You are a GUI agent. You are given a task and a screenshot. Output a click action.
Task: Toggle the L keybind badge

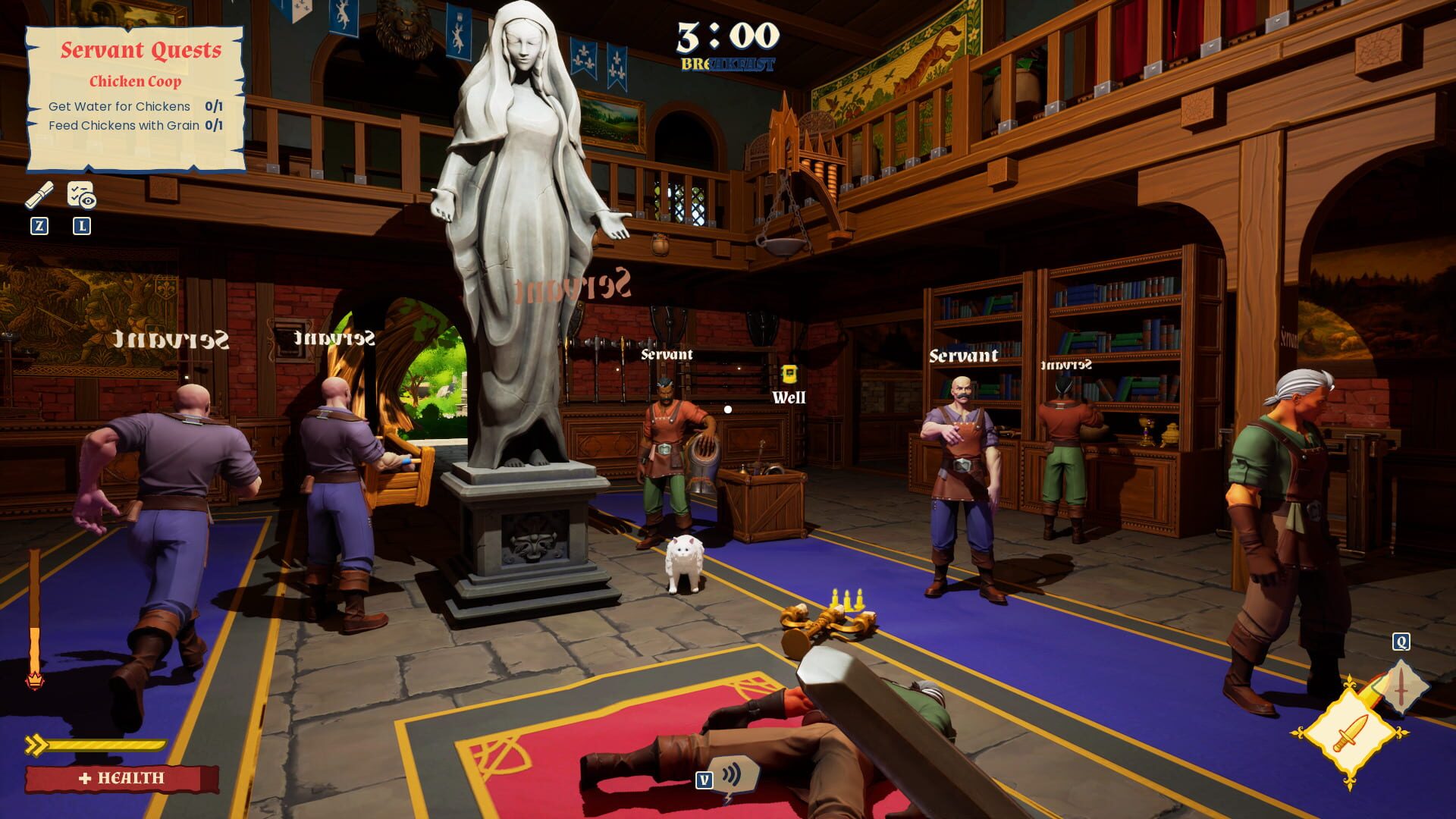click(80, 224)
